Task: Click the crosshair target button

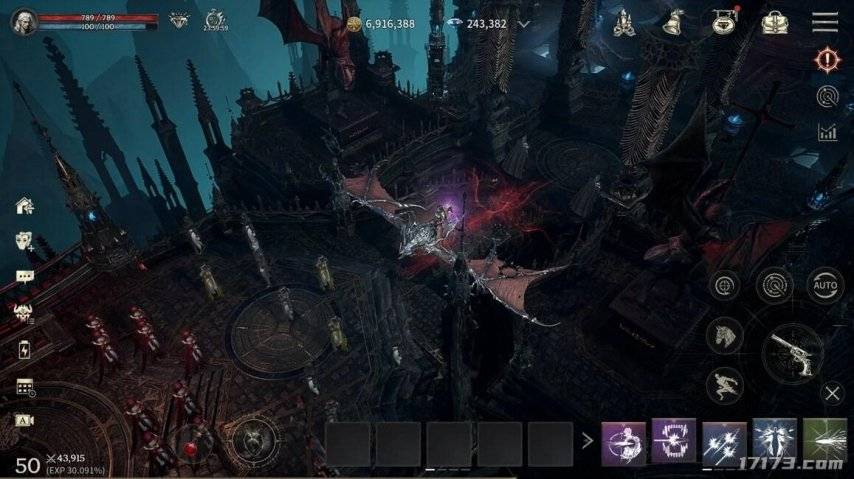Action: pos(725,285)
